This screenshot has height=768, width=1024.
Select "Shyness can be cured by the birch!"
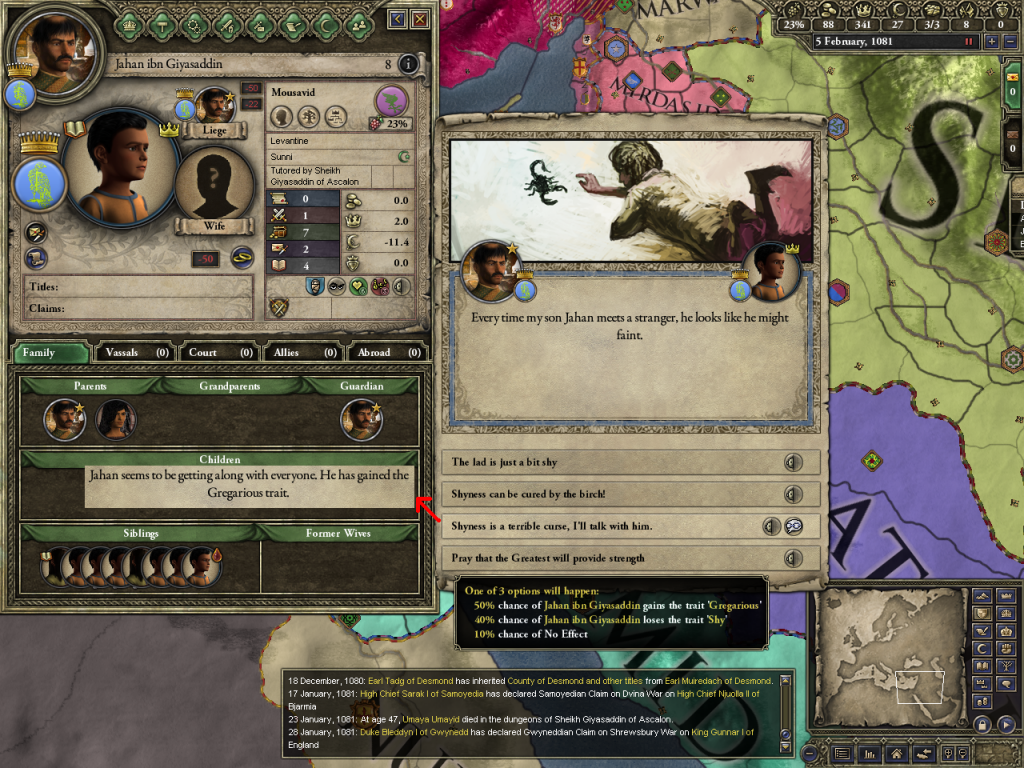pyautogui.click(x=630, y=494)
